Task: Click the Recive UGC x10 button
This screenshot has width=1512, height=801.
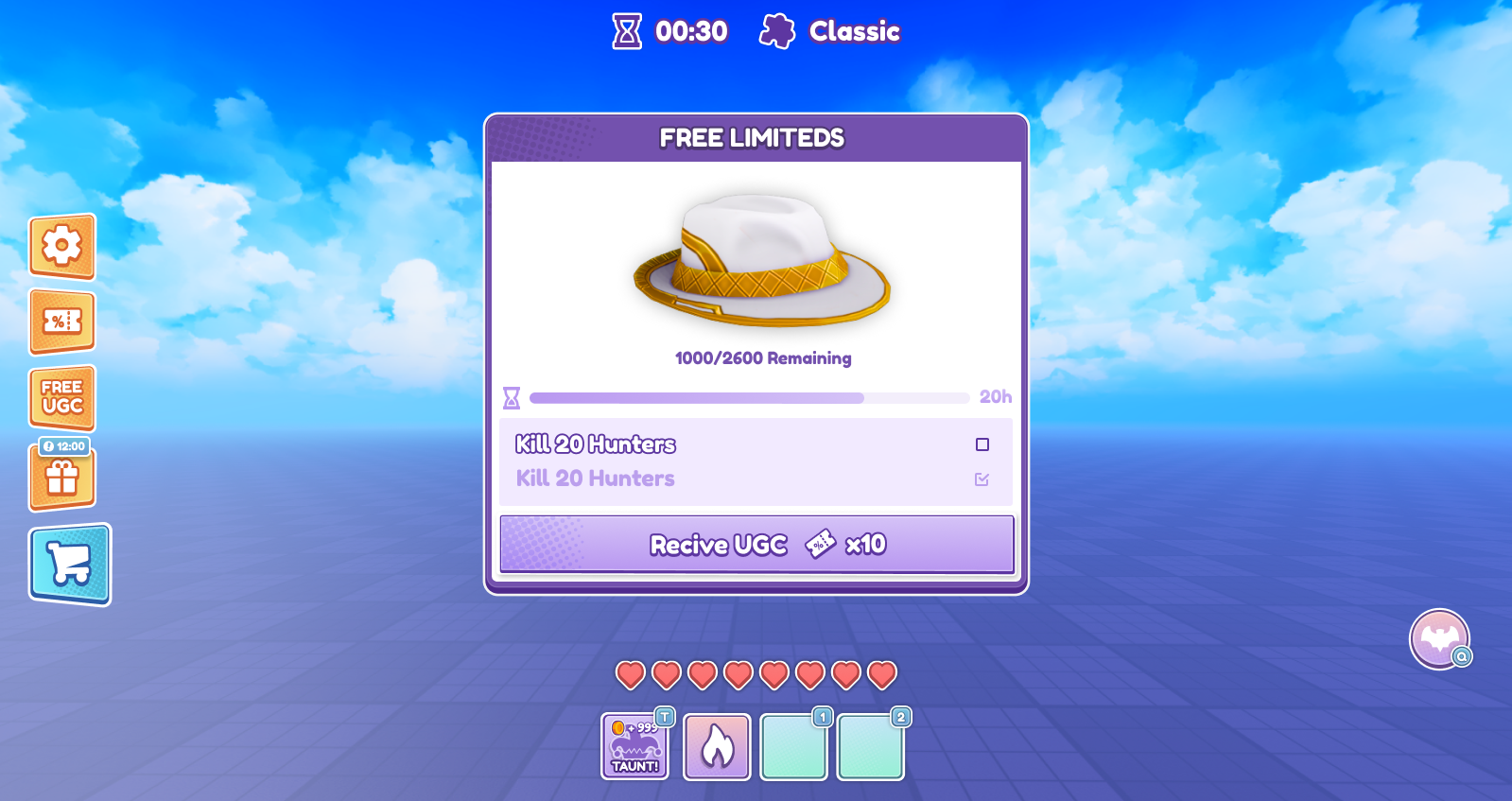Action: [x=756, y=544]
